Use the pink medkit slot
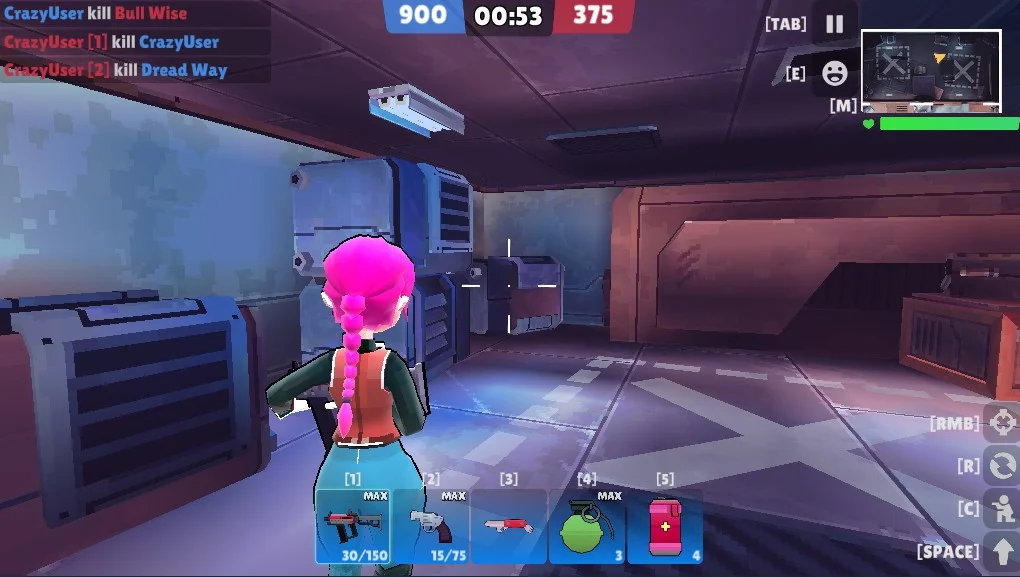 tap(665, 526)
